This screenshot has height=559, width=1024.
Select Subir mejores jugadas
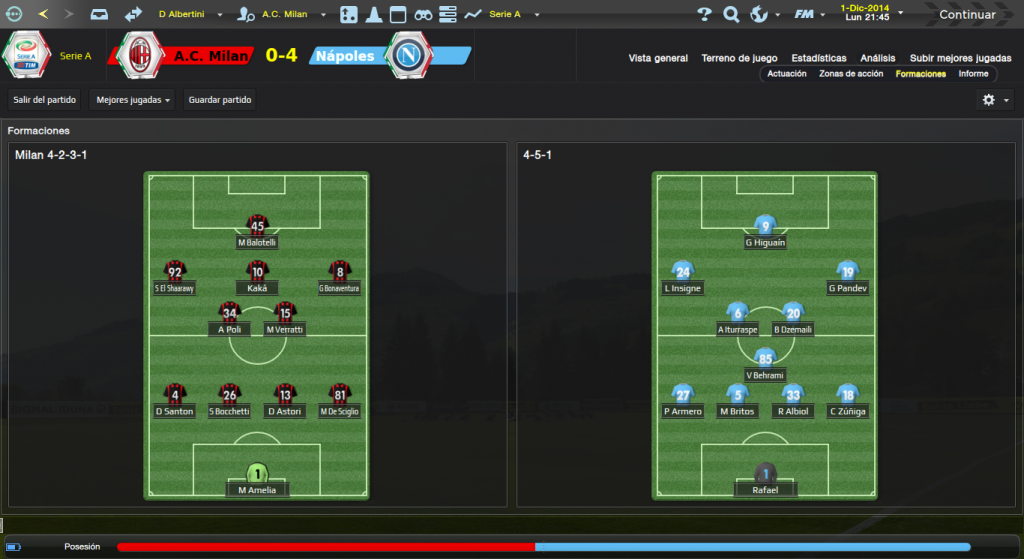(960, 58)
